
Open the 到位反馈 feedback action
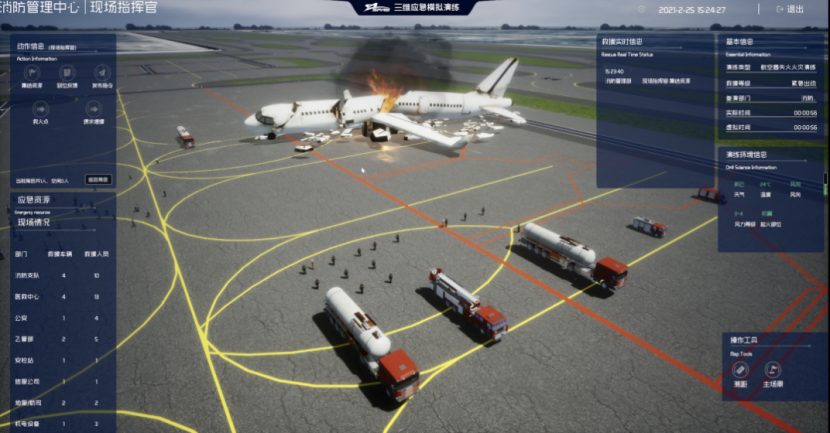(x=68, y=73)
